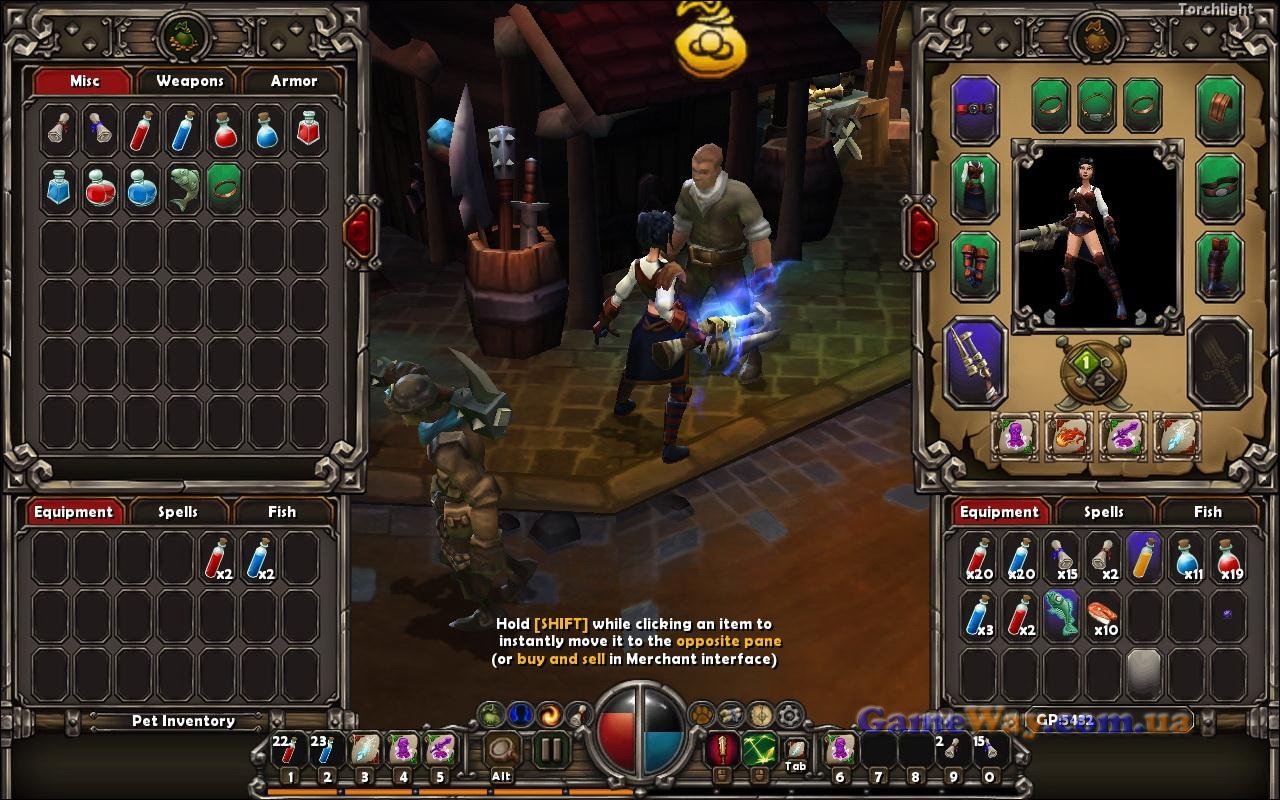The image size is (1280, 800).
Task: Open the merchant's Armor tab
Action: click(294, 81)
